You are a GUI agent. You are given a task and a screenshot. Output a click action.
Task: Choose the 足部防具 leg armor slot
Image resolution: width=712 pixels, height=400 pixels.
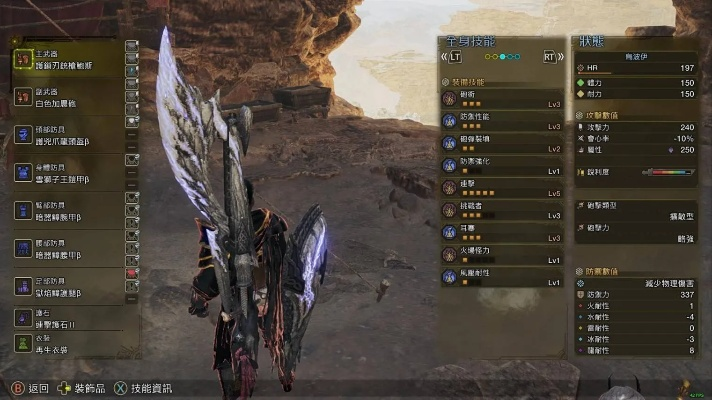65,286
